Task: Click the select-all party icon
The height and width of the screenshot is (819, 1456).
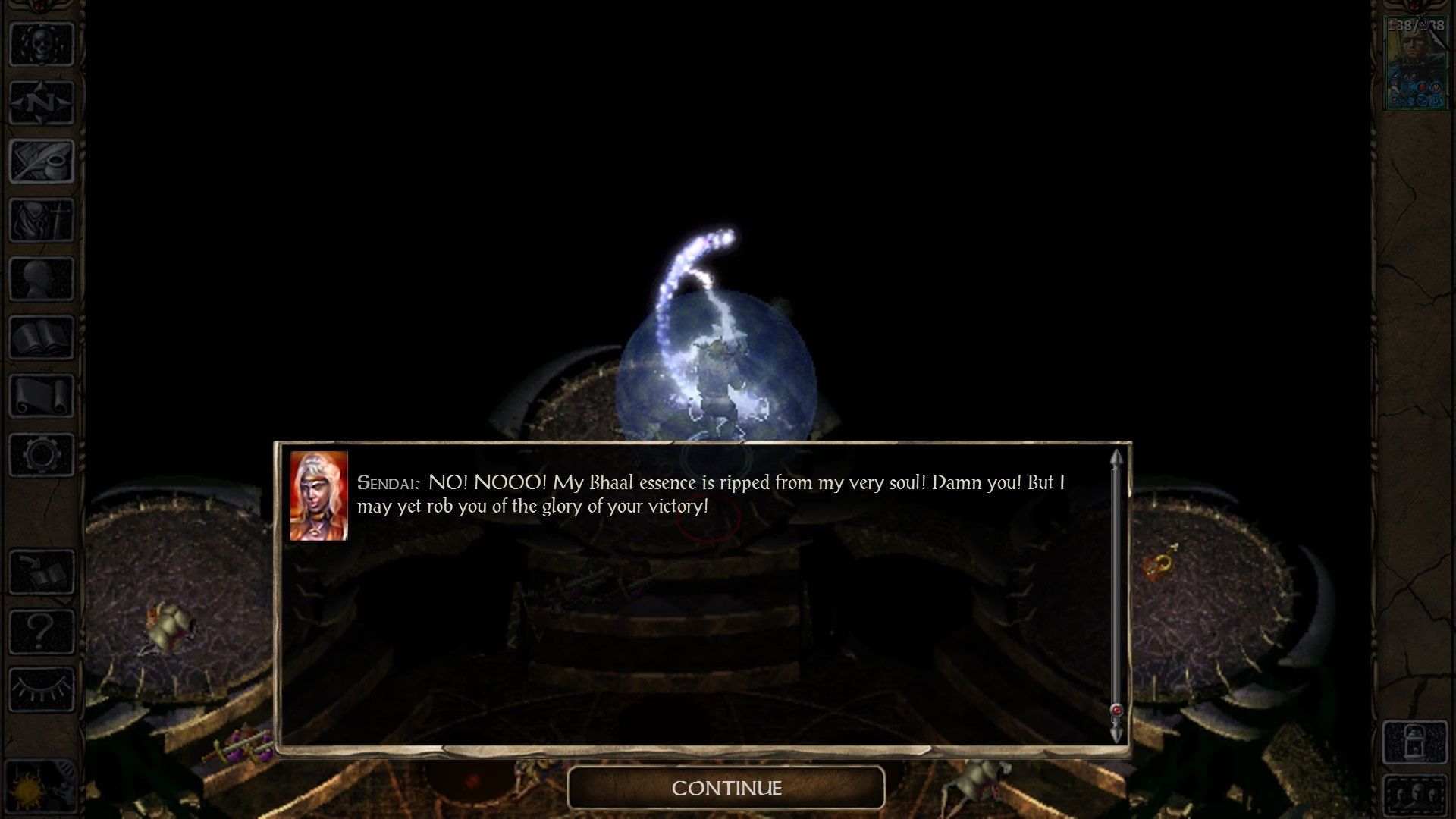Action: tap(1415, 796)
